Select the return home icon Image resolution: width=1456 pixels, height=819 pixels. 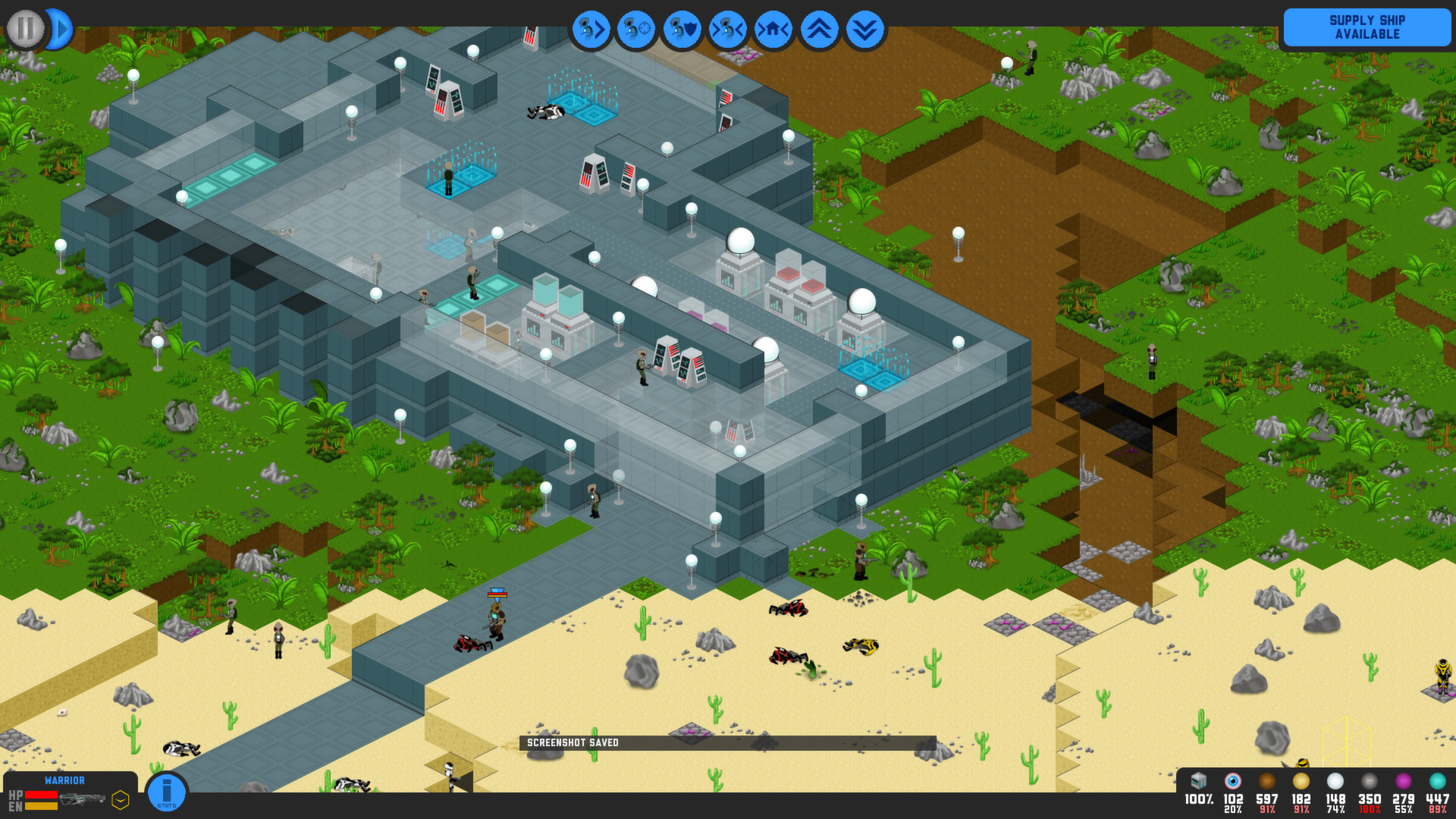[x=773, y=28]
